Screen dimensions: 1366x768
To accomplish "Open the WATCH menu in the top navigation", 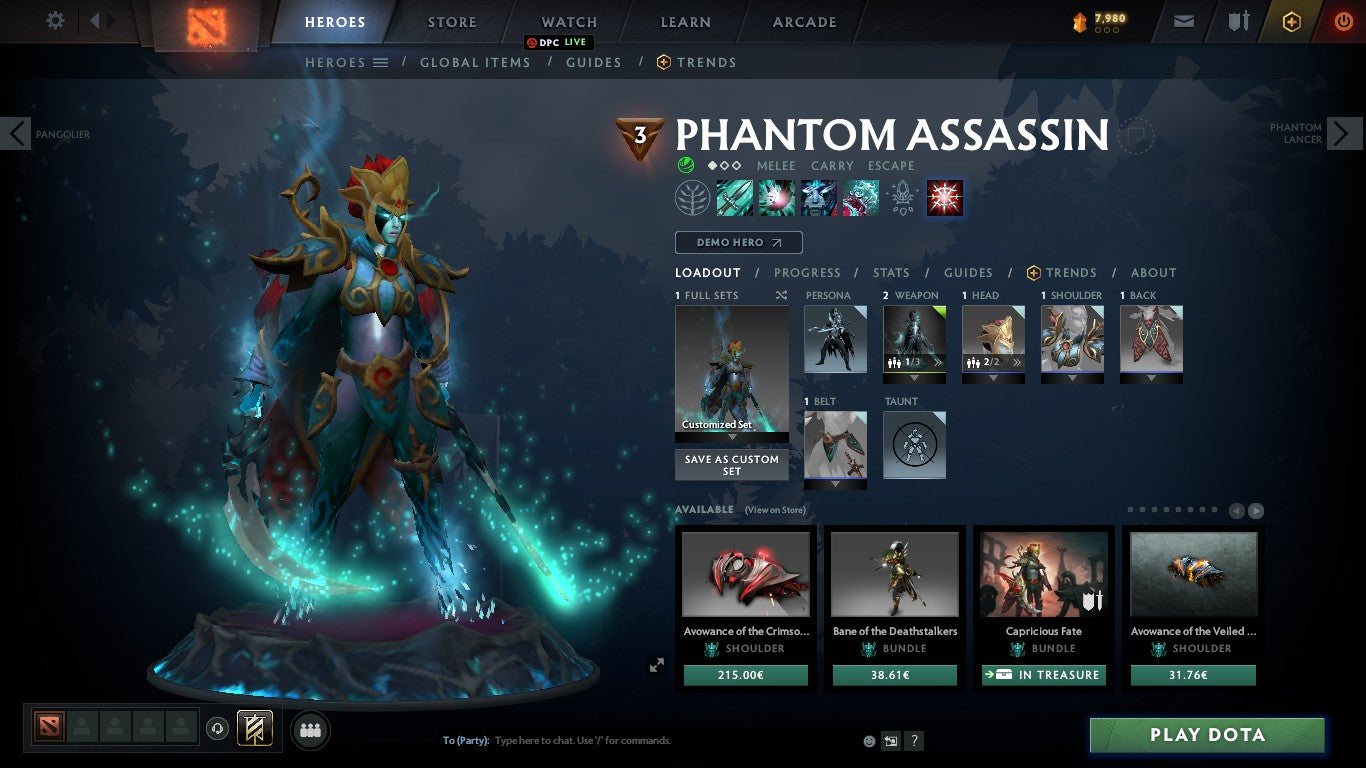I will coord(568,21).
